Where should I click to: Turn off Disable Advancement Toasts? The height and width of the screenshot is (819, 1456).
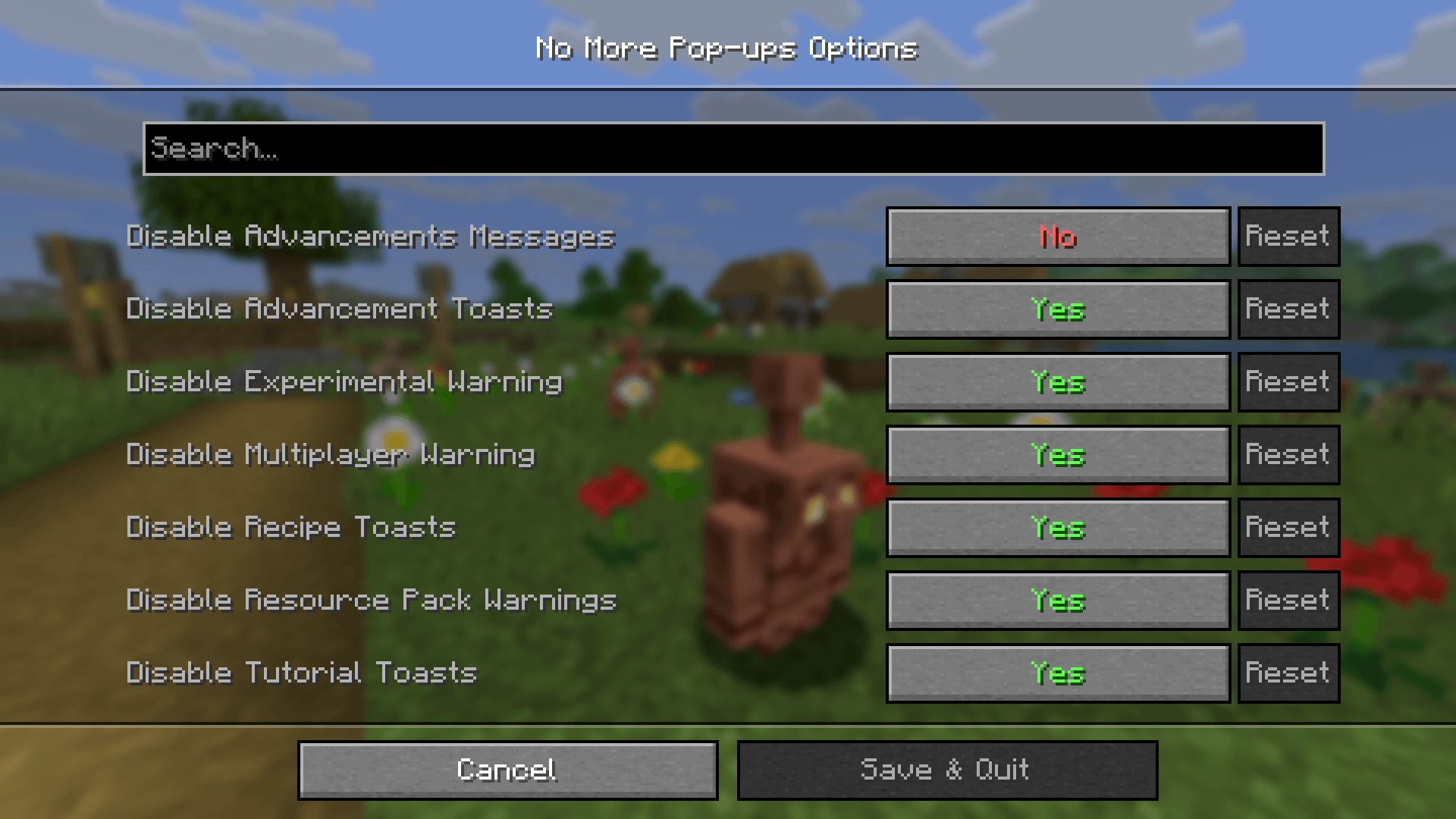coord(1057,309)
